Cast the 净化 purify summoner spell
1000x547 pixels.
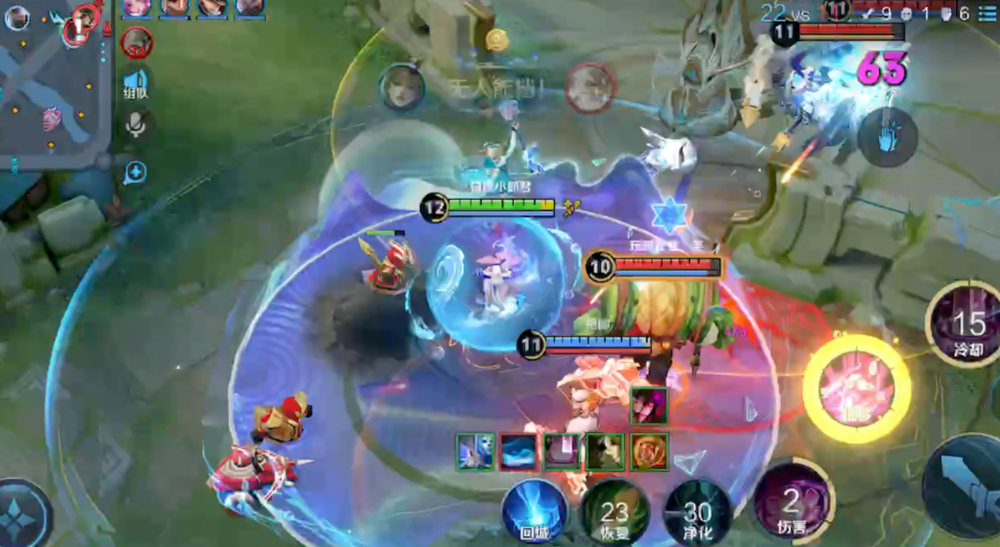(697, 512)
